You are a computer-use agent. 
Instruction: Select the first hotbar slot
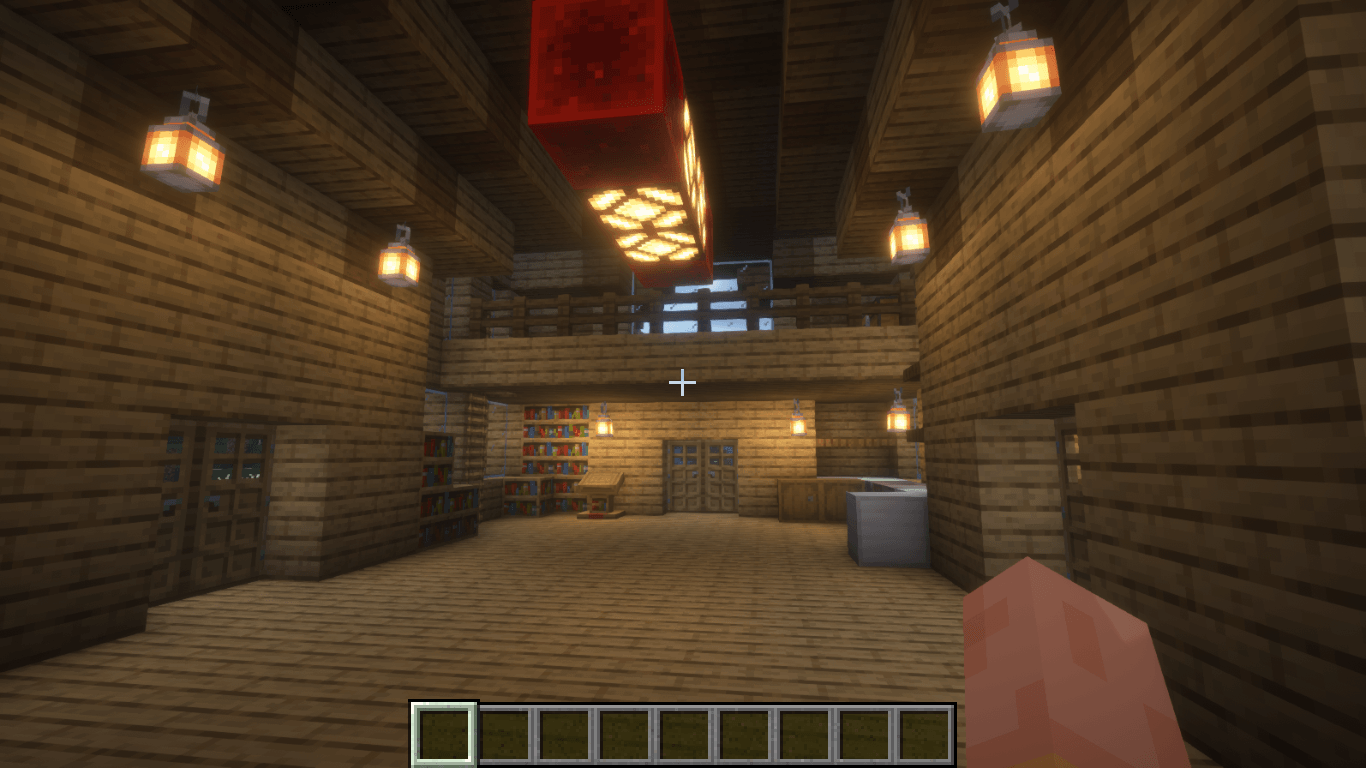(443, 732)
